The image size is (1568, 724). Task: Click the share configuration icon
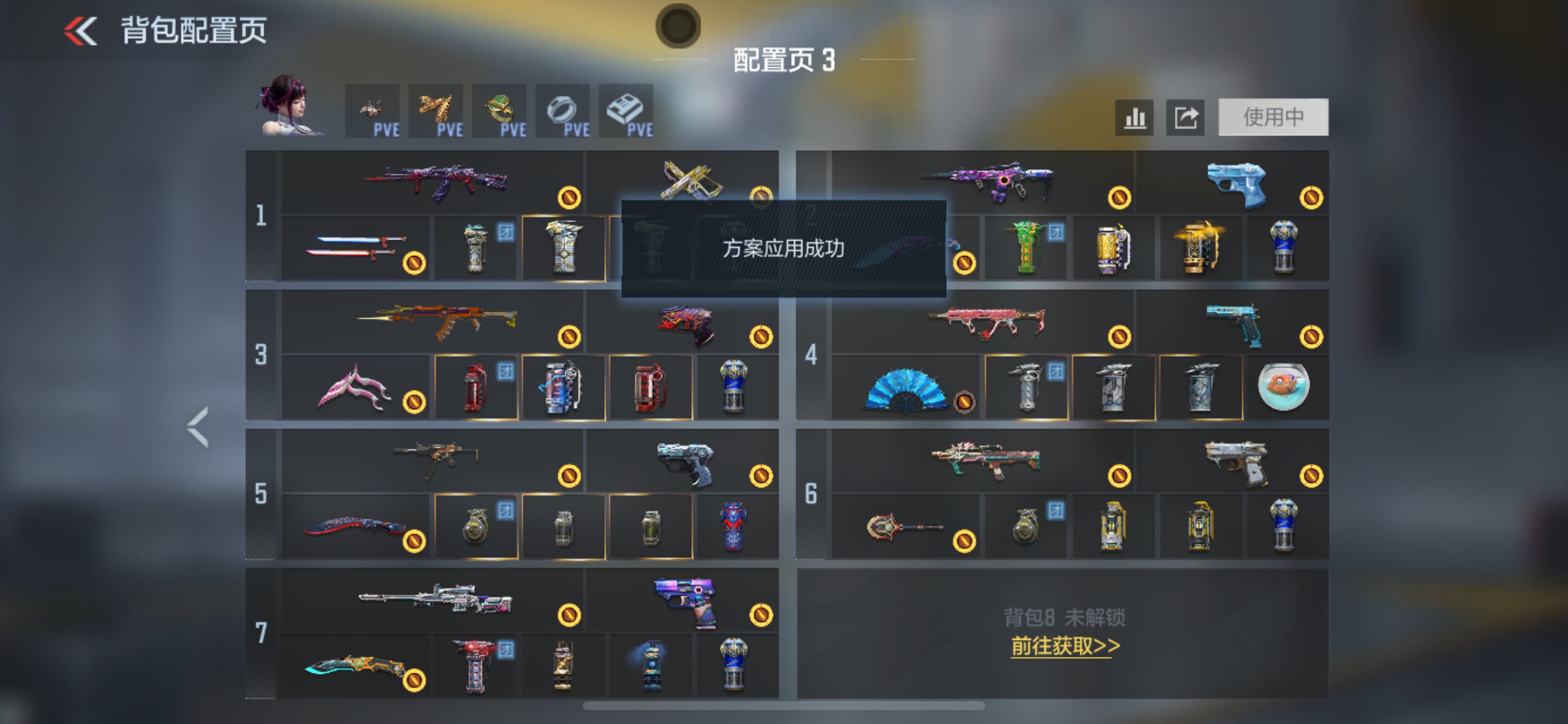pyautogui.click(x=1185, y=117)
